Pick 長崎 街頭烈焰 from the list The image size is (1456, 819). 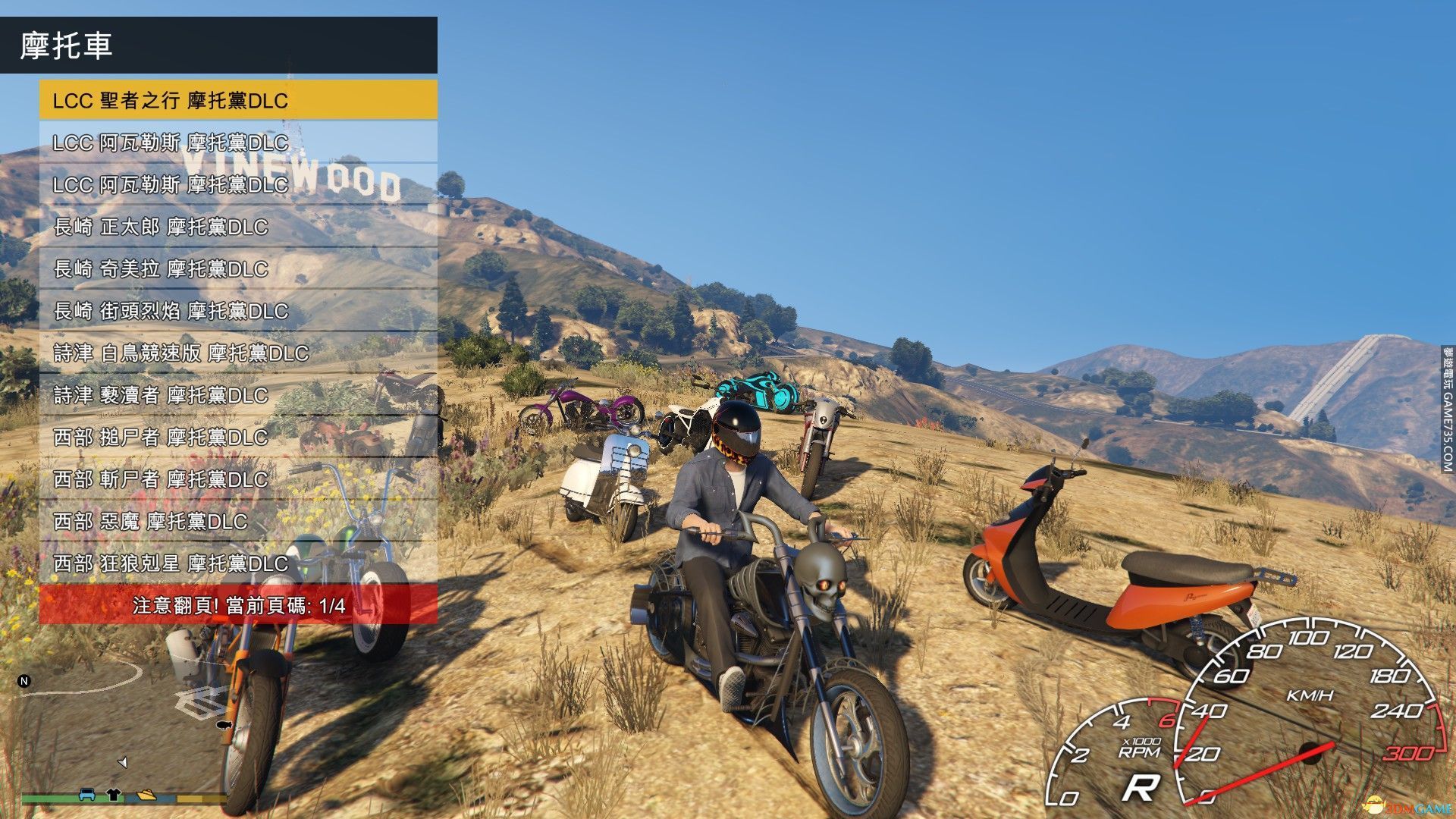(238, 311)
